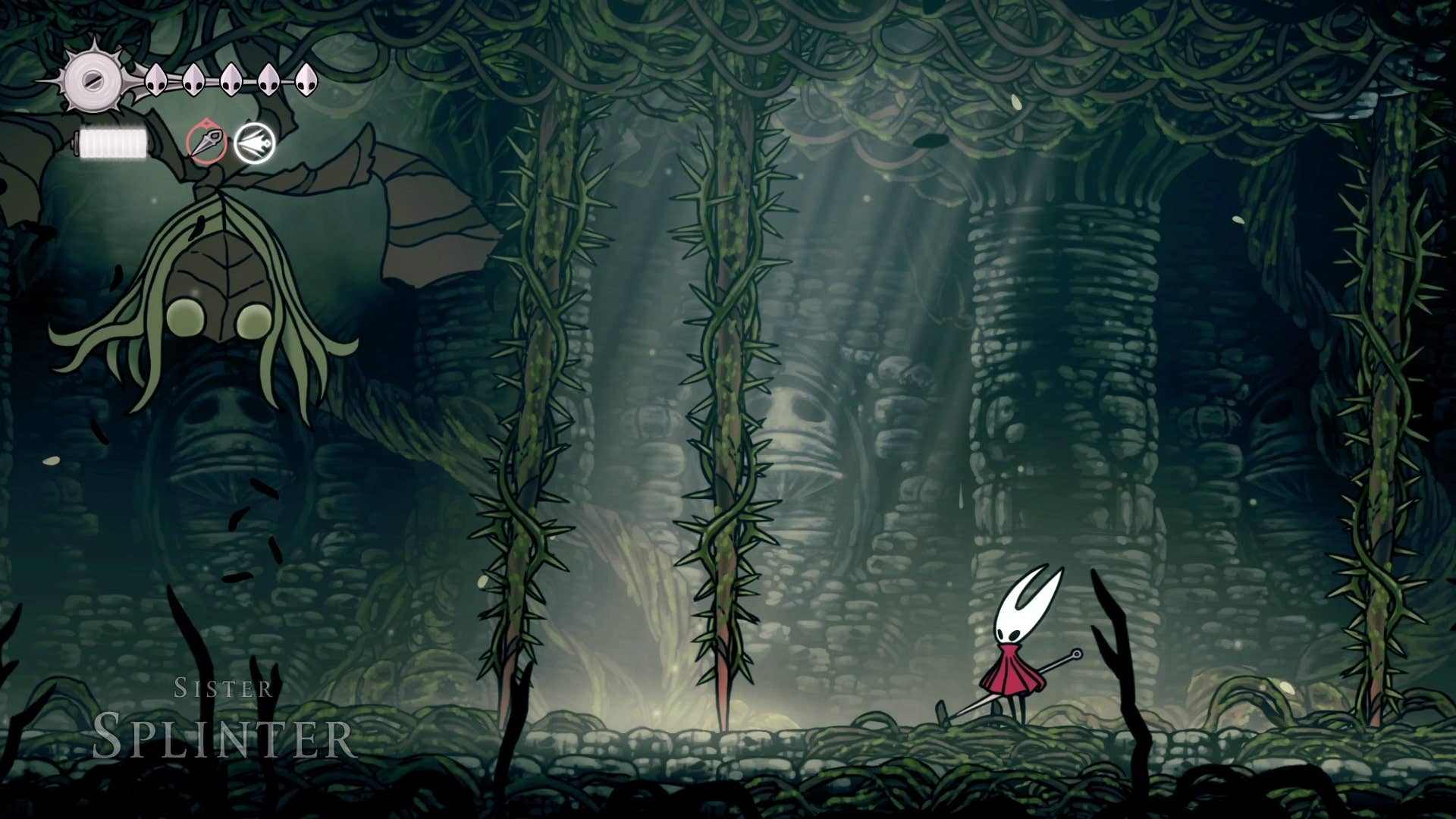Click the second health mask pin
Image resolution: width=1456 pixels, height=819 pixels.
pos(193,80)
